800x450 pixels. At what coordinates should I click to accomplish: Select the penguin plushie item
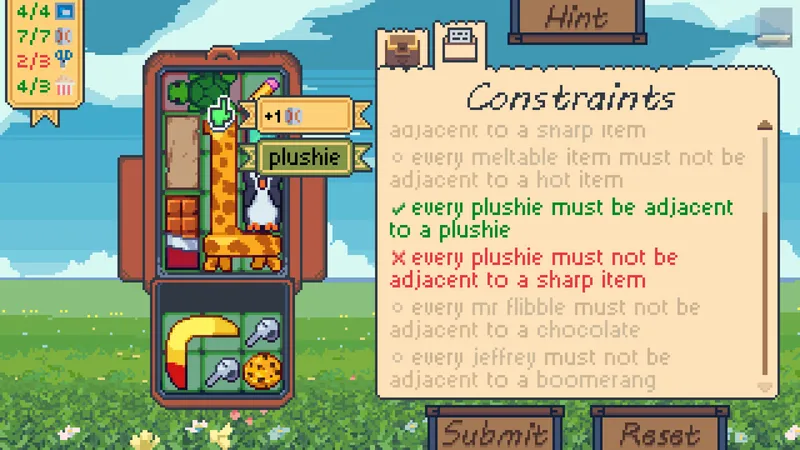(x=263, y=203)
